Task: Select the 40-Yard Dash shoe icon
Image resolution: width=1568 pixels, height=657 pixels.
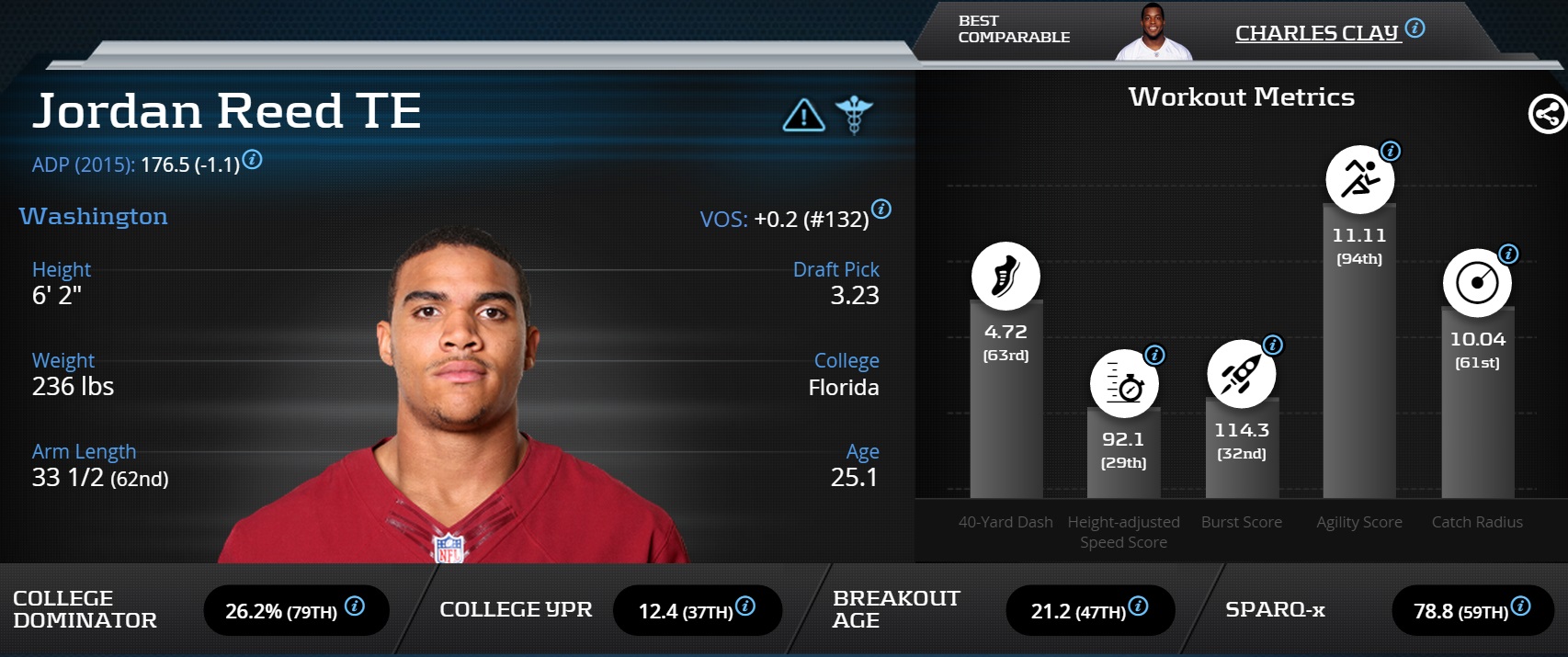Action: point(1006,276)
